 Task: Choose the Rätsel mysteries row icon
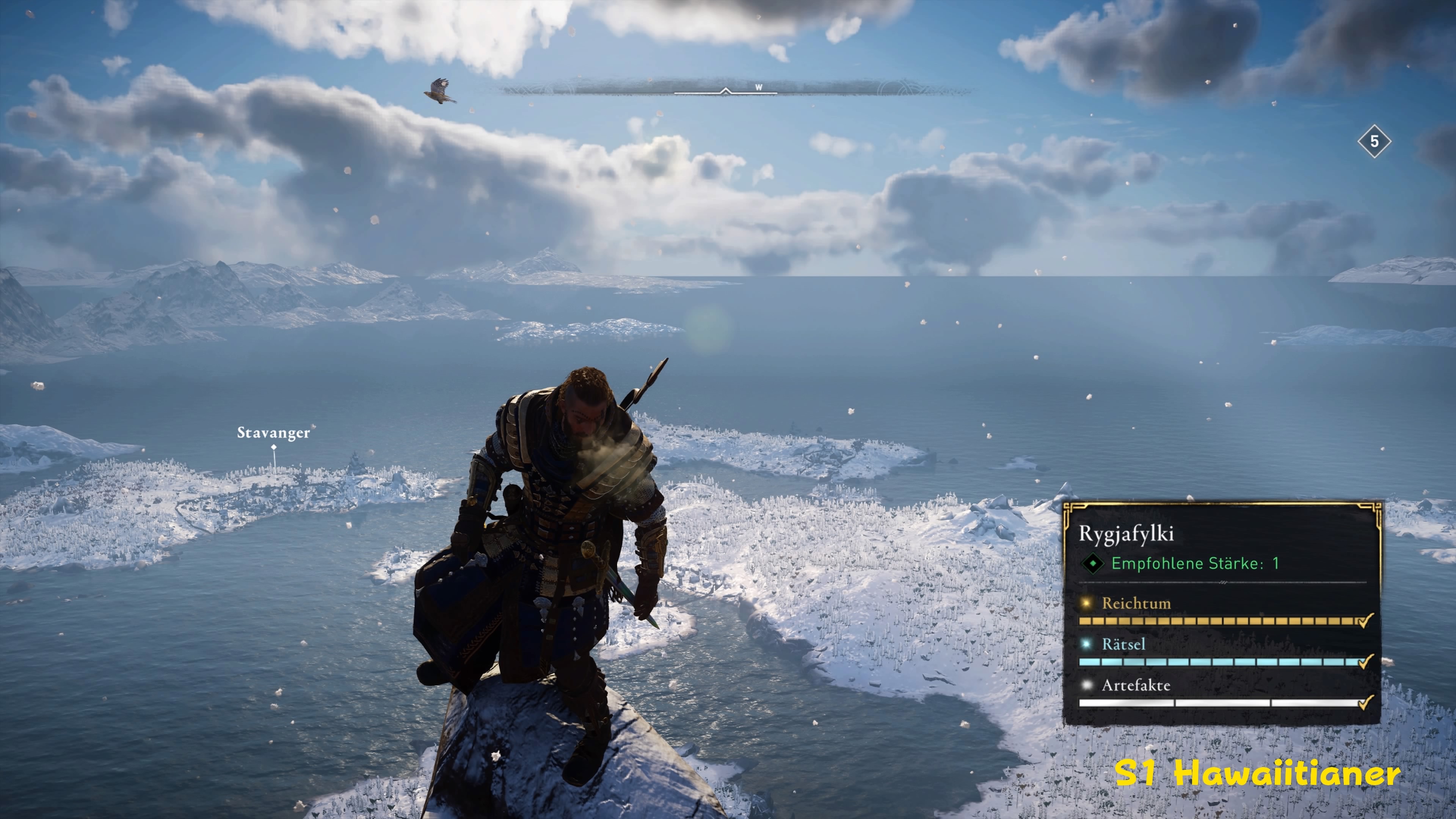(x=1086, y=644)
